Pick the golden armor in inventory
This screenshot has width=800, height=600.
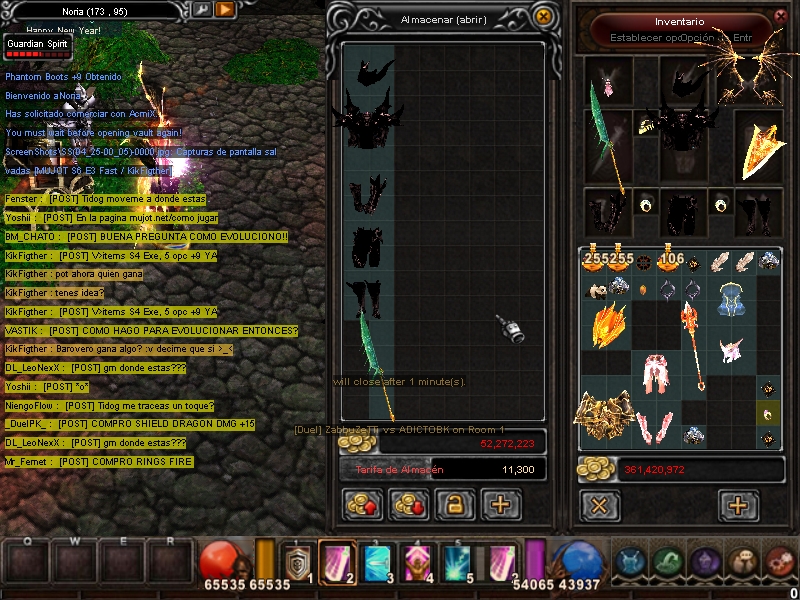604,415
